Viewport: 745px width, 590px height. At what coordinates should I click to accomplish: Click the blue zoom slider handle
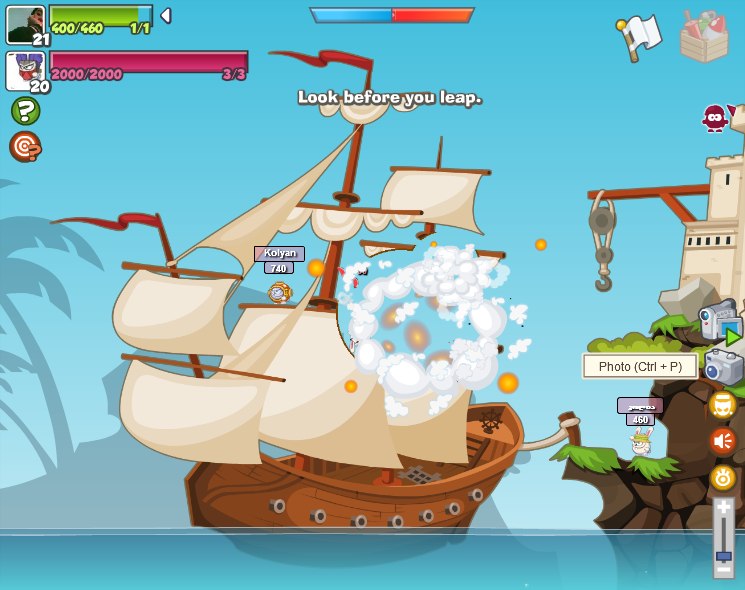(x=723, y=556)
